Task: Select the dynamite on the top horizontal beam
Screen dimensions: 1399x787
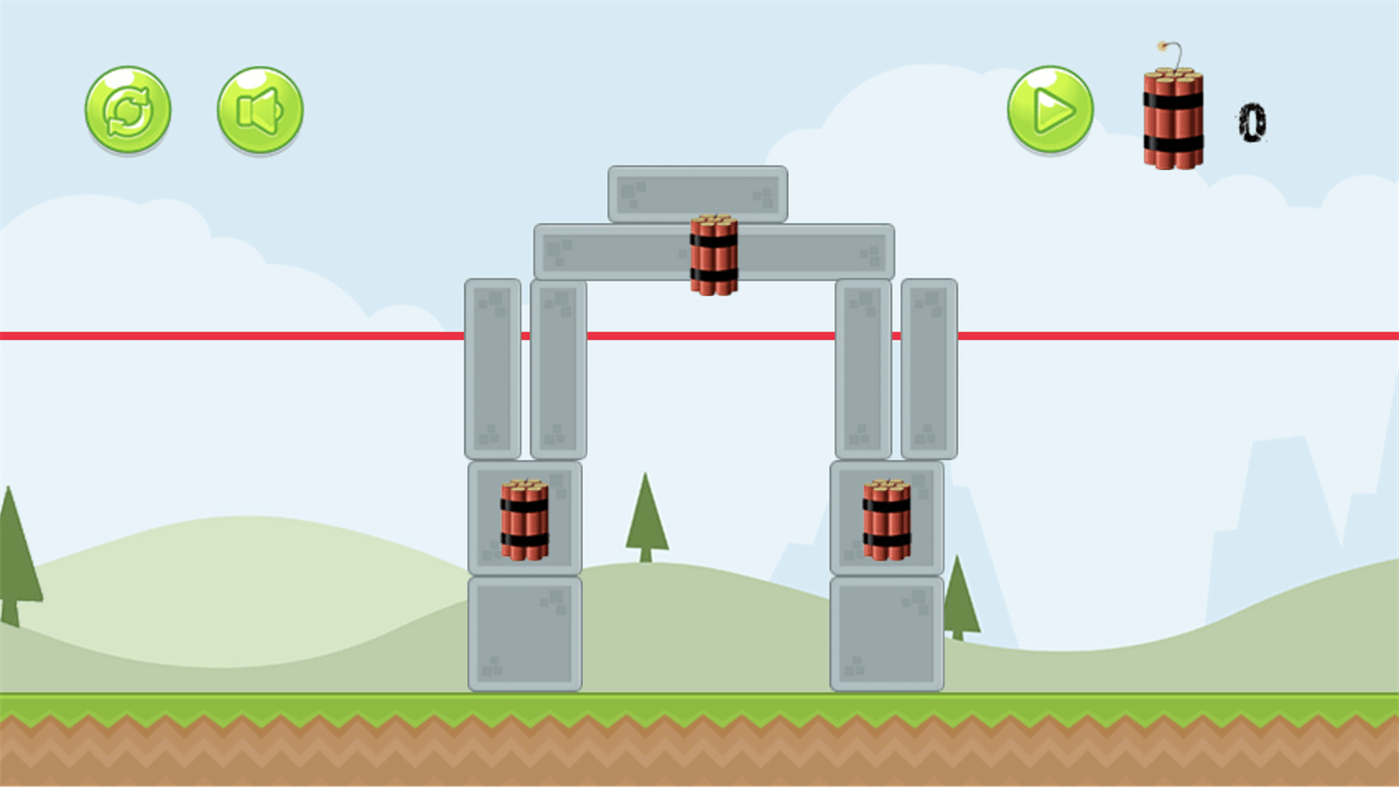Action: coord(713,255)
